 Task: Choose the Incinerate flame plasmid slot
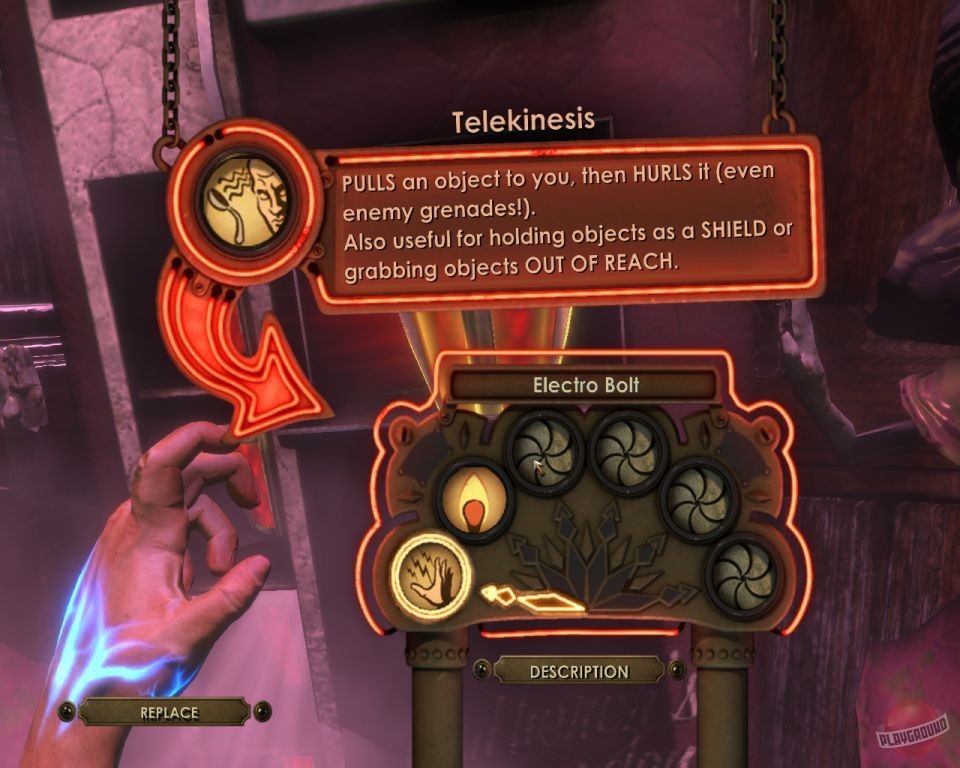(474, 500)
